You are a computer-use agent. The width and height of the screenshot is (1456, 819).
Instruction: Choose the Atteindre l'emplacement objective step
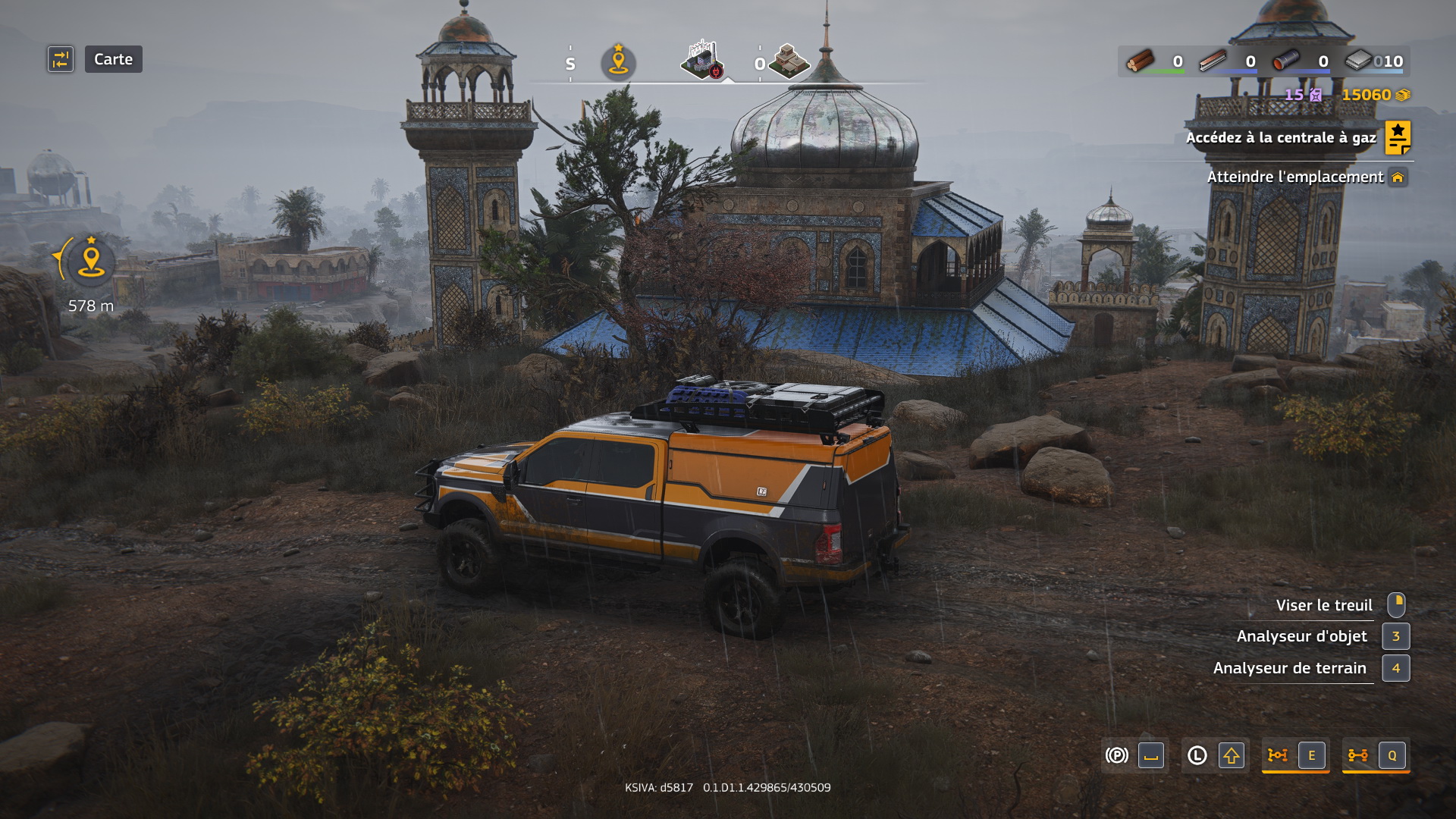(x=1295, y=177)
